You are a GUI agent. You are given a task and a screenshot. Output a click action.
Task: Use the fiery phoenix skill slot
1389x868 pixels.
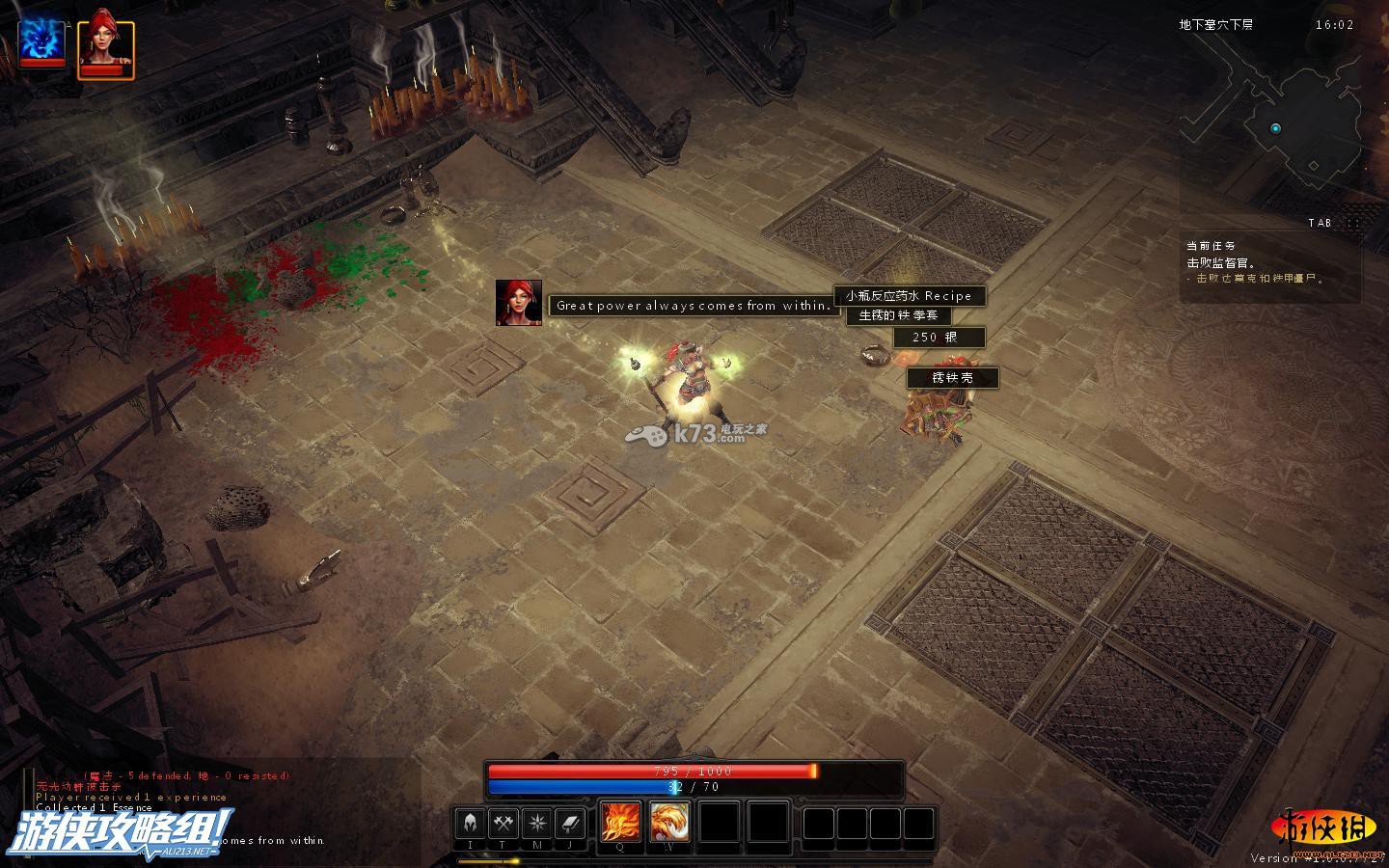[668, 822]
